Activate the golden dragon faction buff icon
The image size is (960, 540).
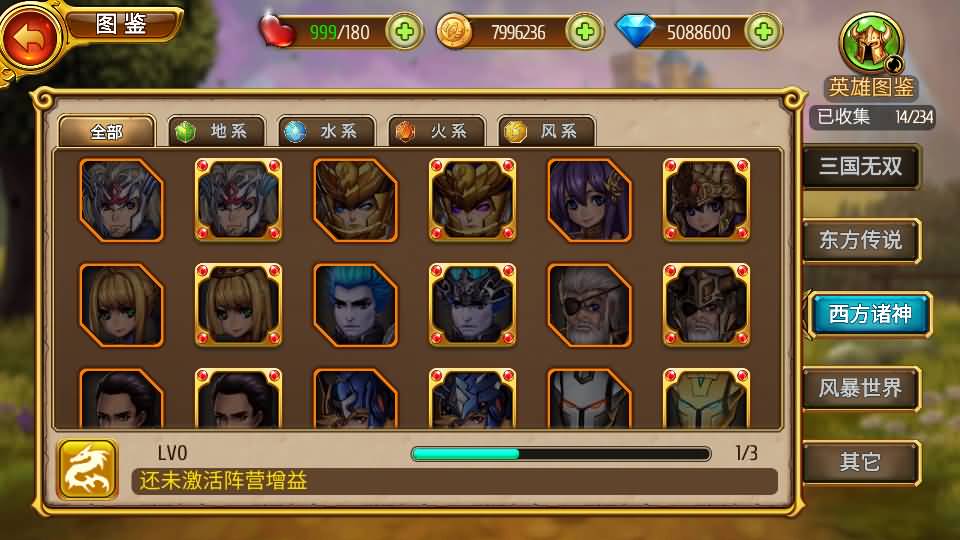88,469
